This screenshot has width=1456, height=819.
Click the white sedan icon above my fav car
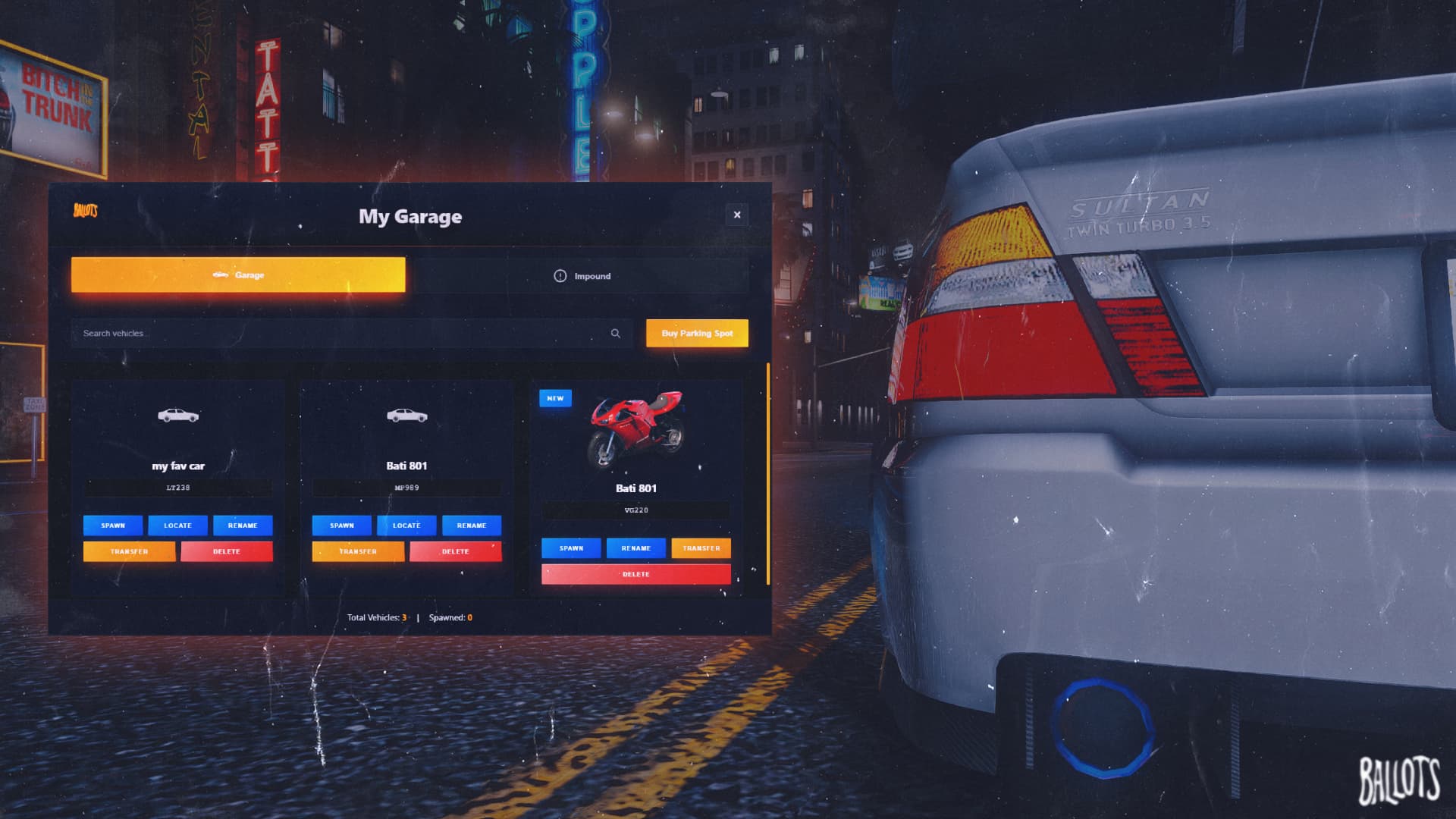coord(178,416)
